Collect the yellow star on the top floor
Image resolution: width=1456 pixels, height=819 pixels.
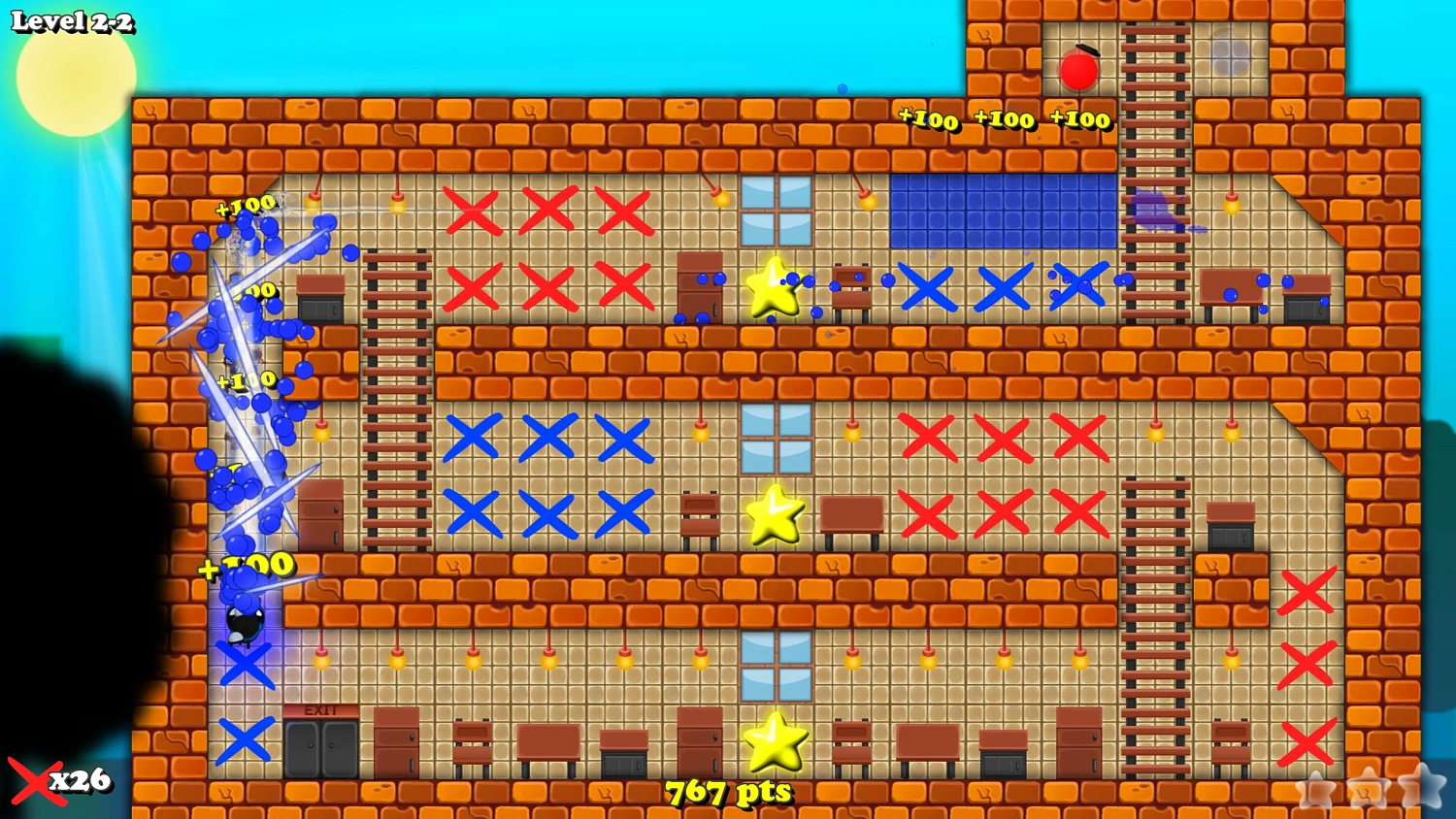coord(770,286)
